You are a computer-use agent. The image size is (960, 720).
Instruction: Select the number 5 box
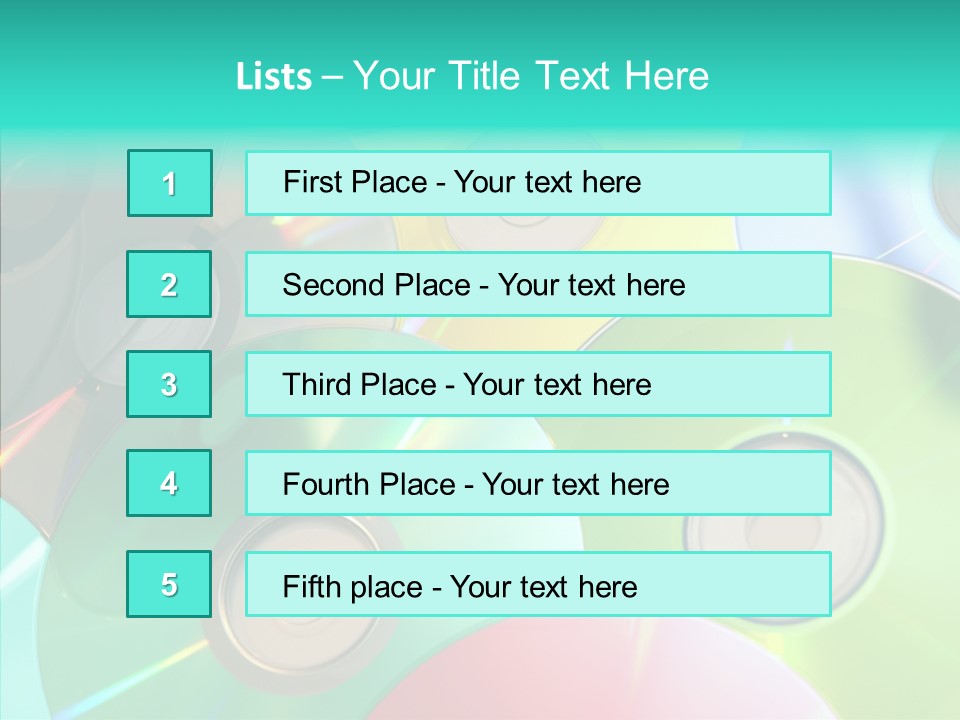point(169,584)
